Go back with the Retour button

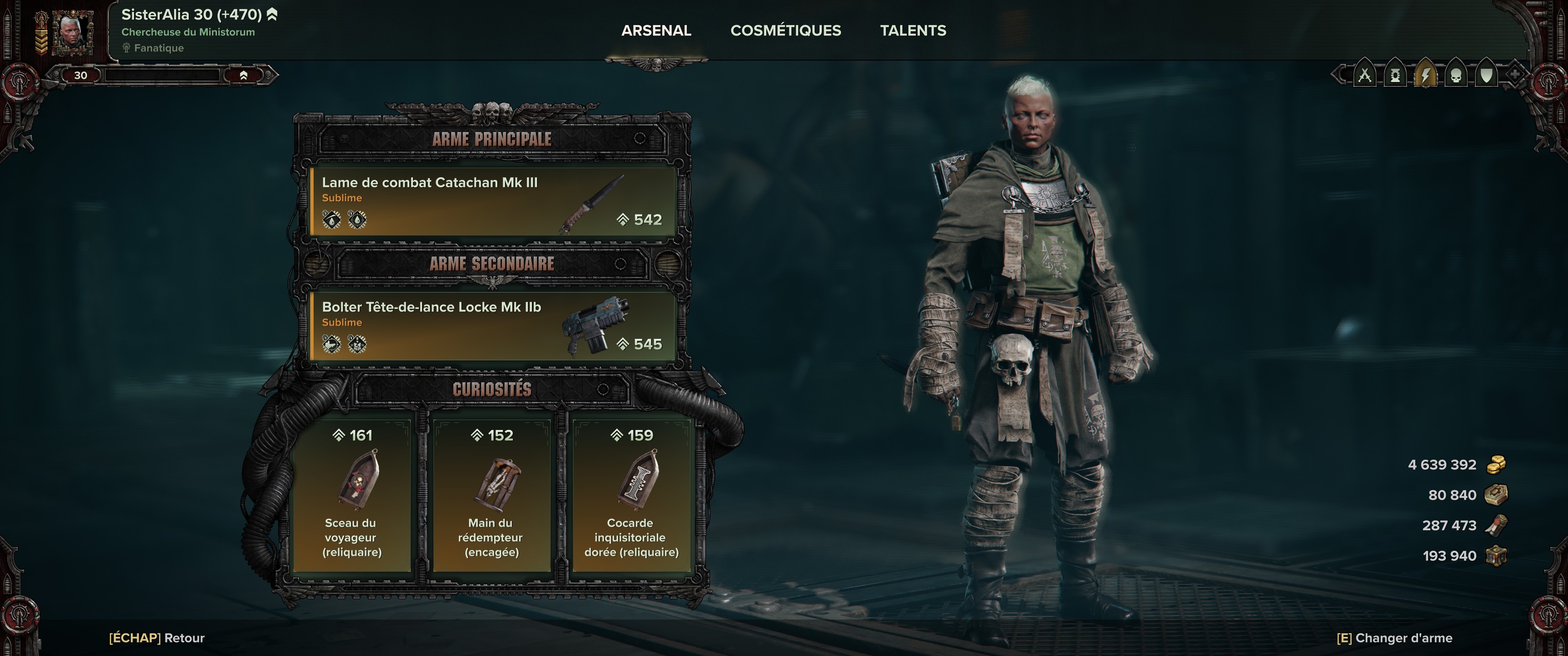(x=157, y=638)
